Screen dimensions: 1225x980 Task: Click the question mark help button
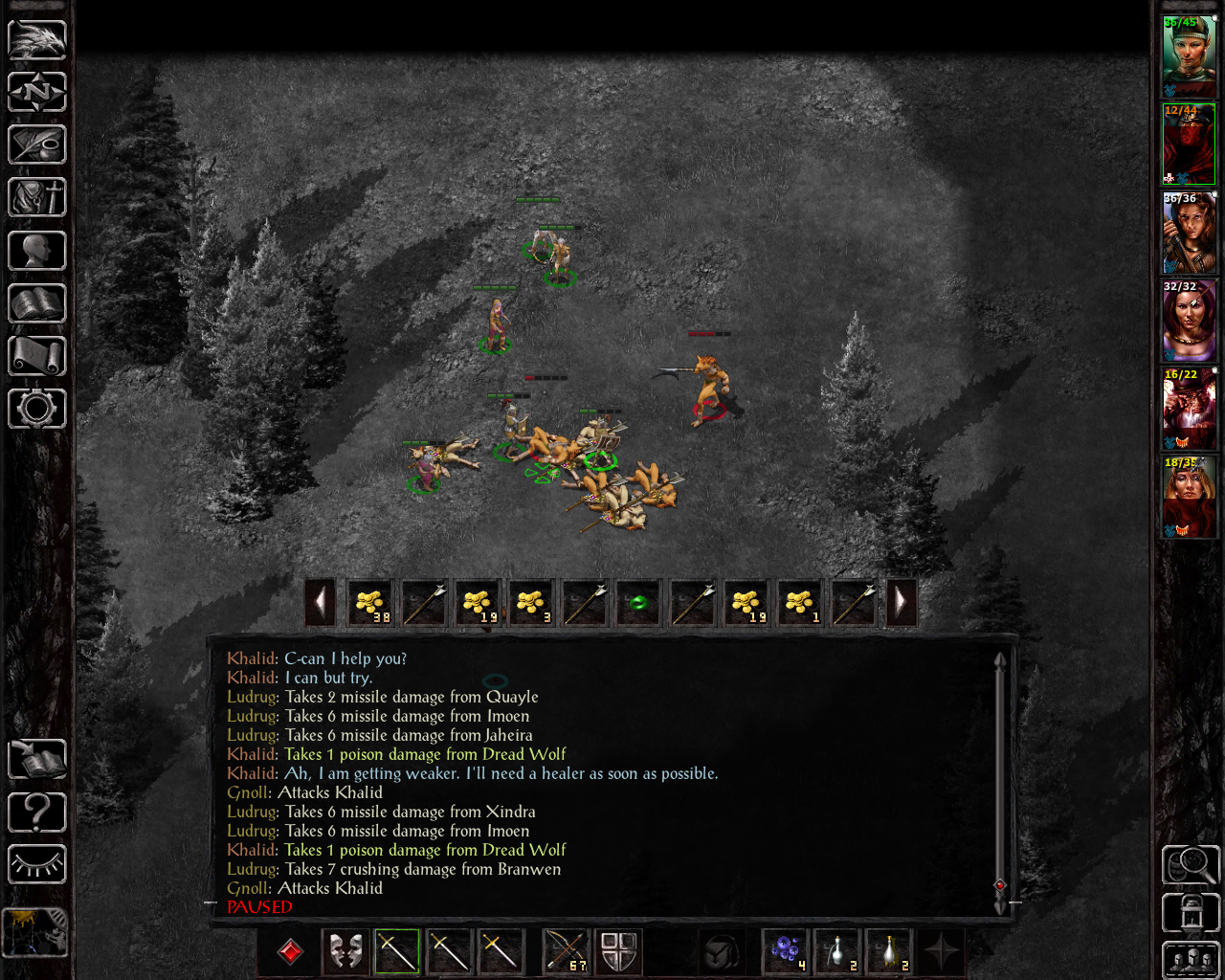pyautogui.click(x=37, y=813)
